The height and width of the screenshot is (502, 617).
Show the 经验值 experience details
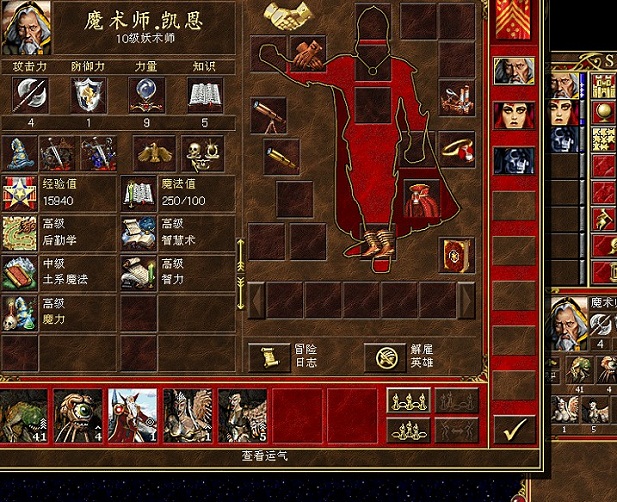pos(20,192)
